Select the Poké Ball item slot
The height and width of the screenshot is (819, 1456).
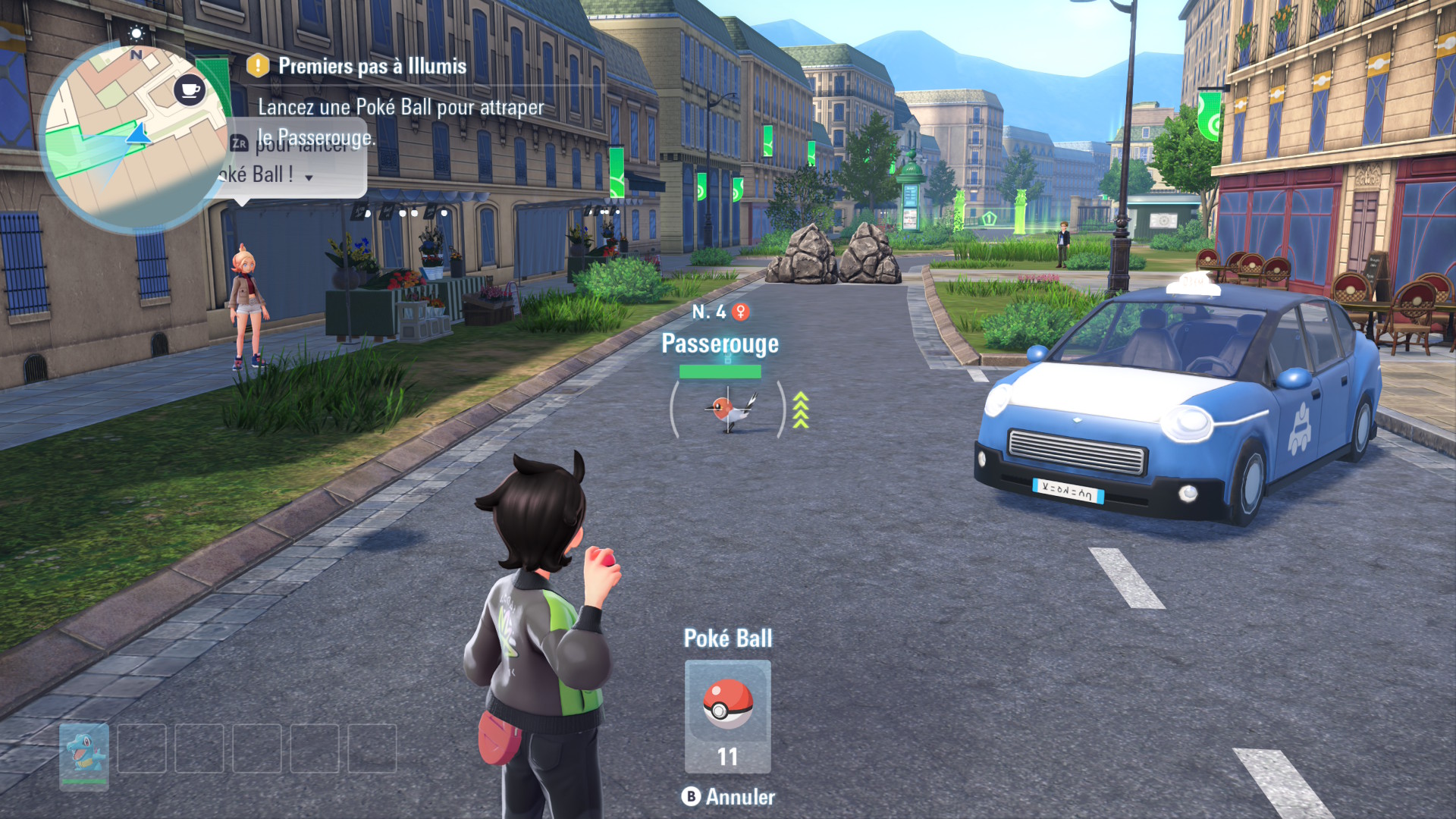point(727,715)
